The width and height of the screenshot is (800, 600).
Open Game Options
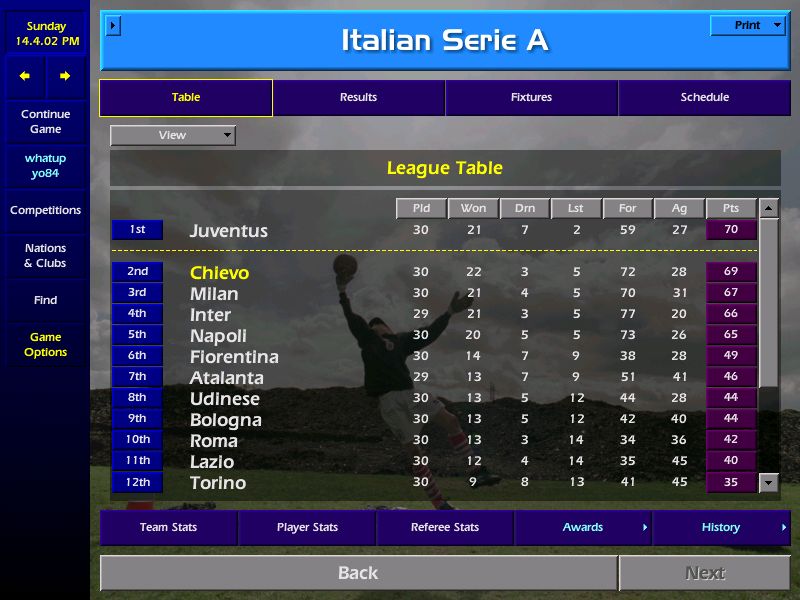pyautogui.click(x=45, y=345)
